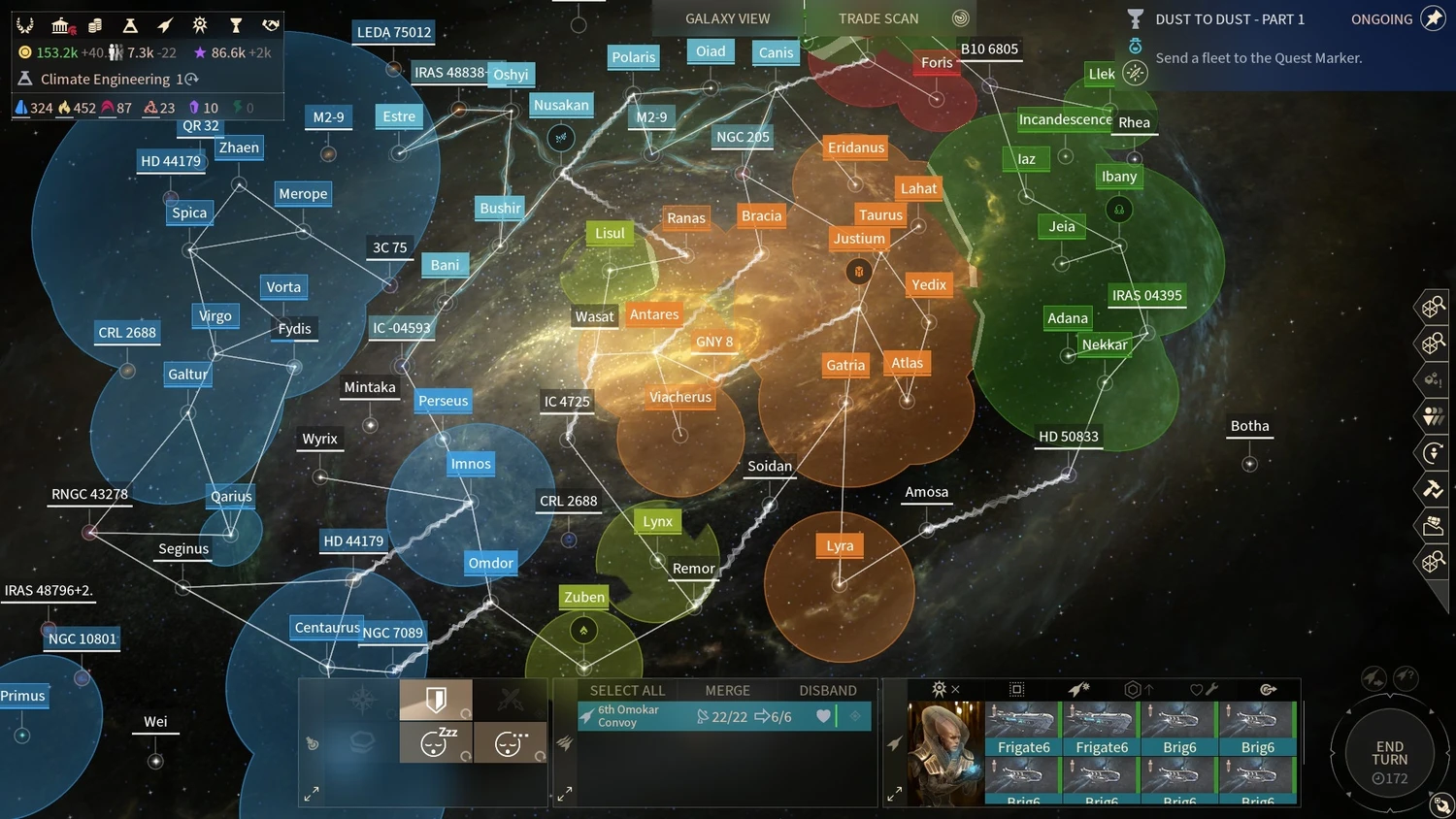Click the fleet hero portrait
This screenshot has height=819, width=1456.
(x=943, y=752)
